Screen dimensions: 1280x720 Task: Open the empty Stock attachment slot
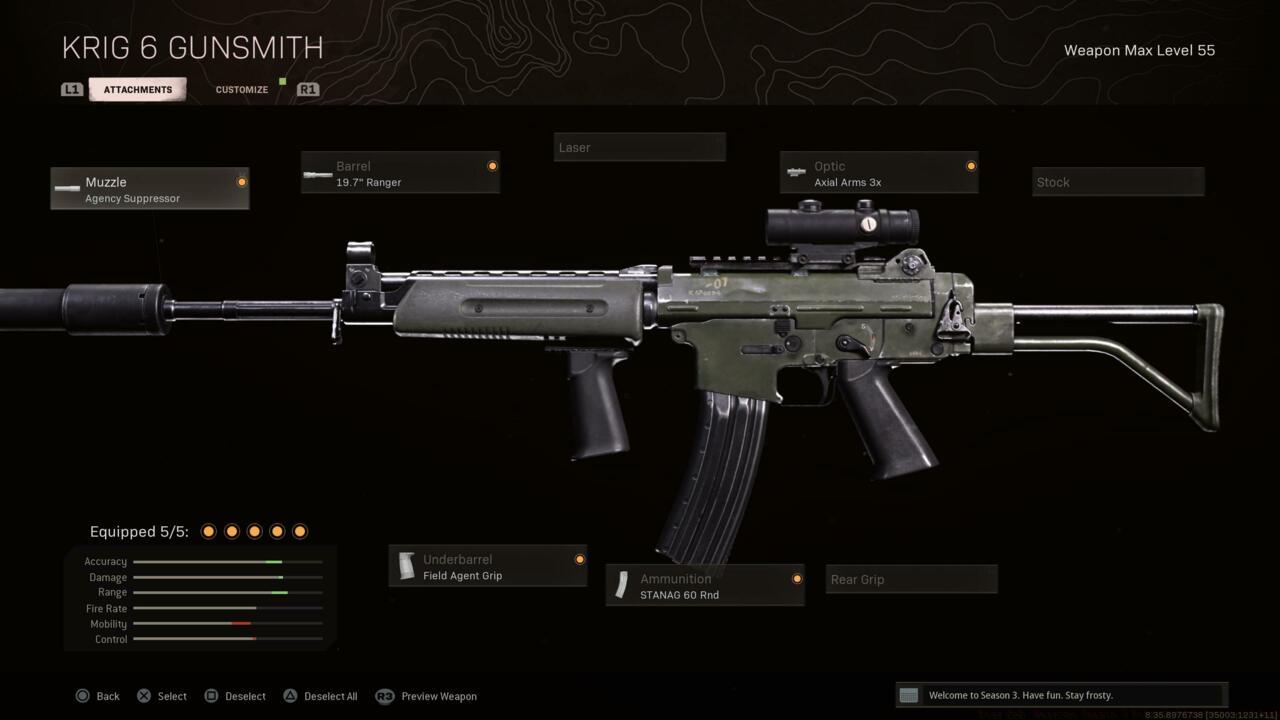1118,182
